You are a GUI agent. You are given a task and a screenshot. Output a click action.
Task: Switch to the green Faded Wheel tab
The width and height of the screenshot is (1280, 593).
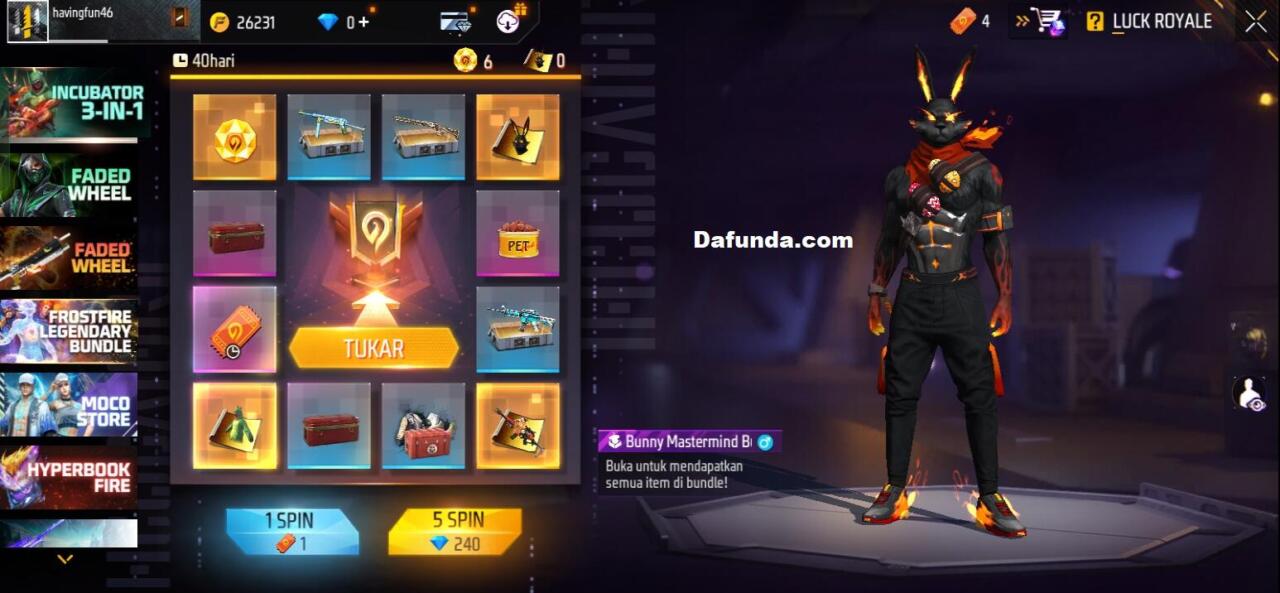click(70, 185)
